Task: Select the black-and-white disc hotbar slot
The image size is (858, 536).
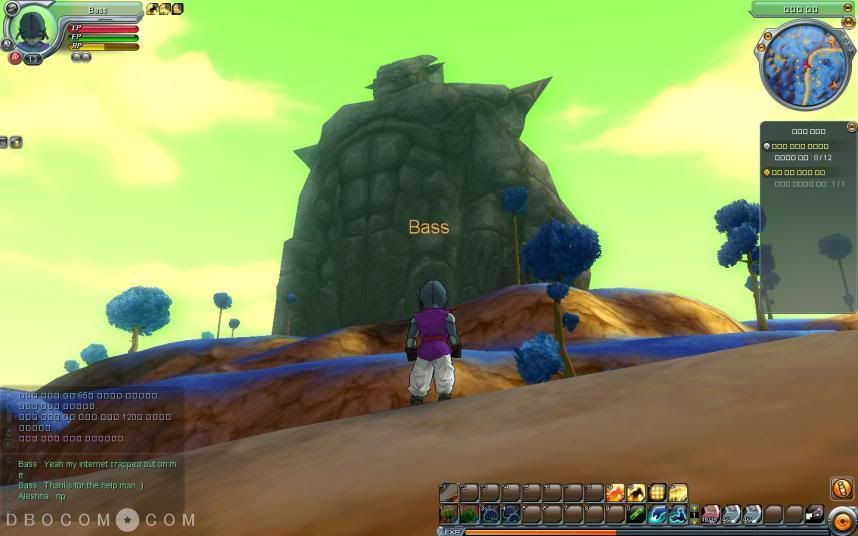Action: point(814,514)
